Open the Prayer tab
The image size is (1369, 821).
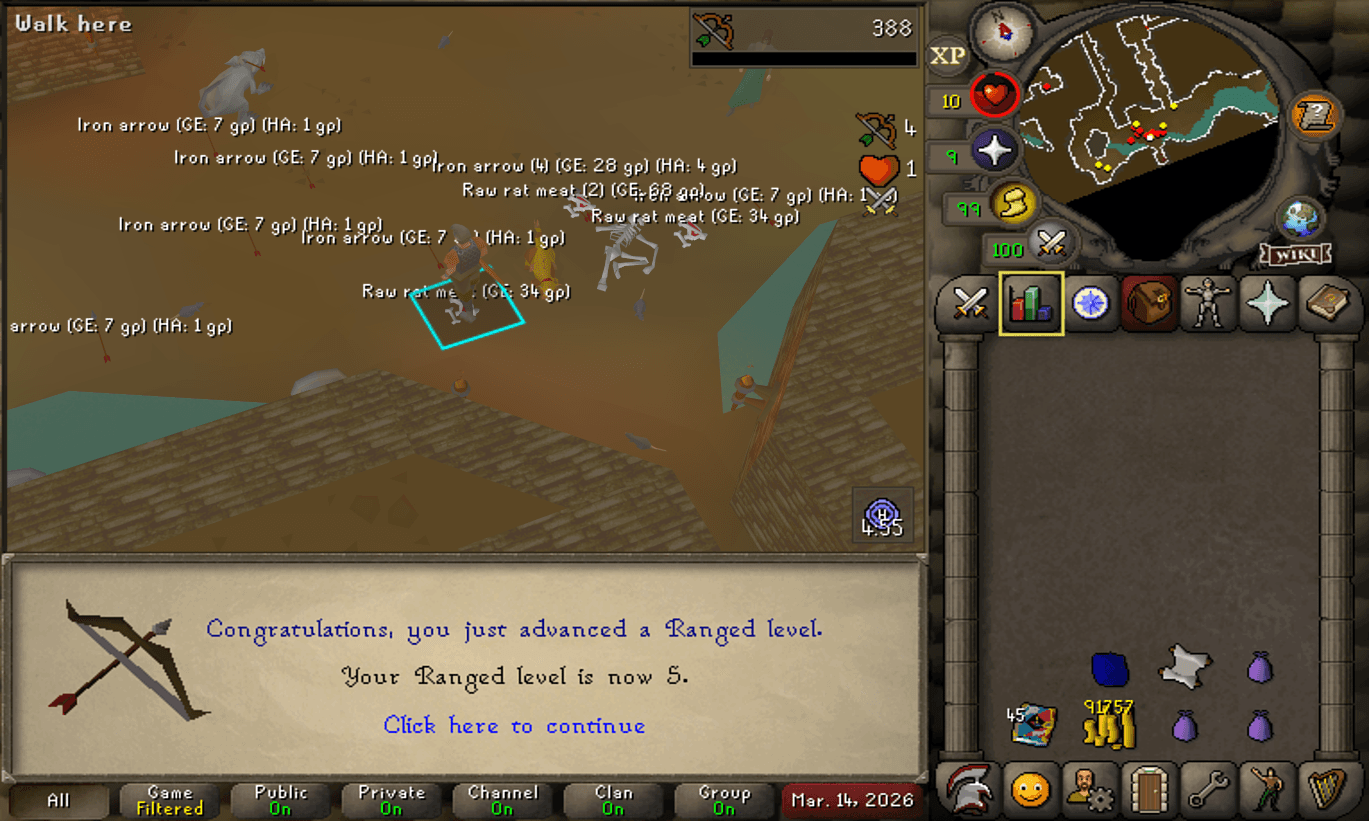tap(1267, 304)
